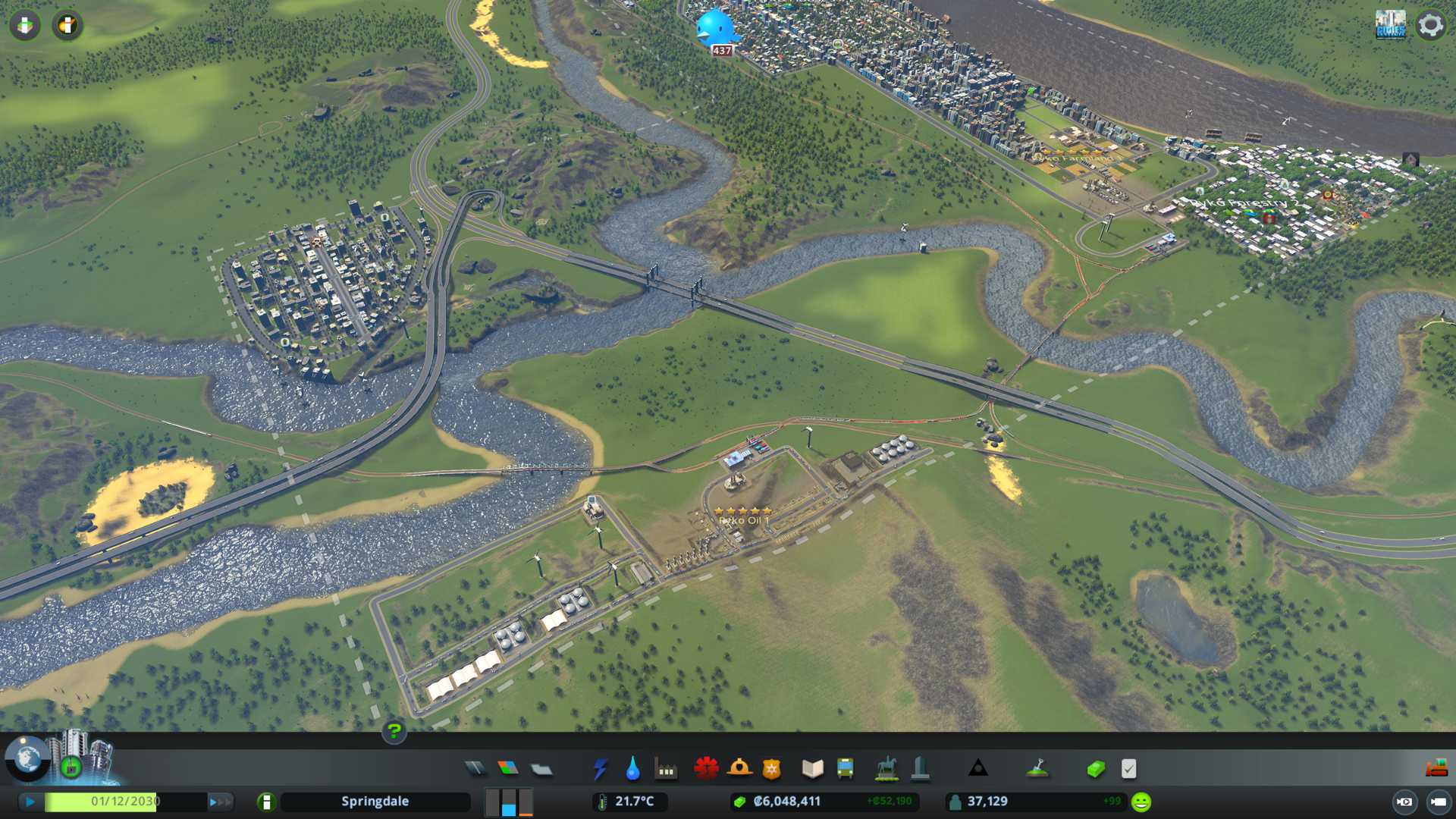1456x819 pixels.
Task: Toggle the simulation play/pause button
Action: click(30, 802)
